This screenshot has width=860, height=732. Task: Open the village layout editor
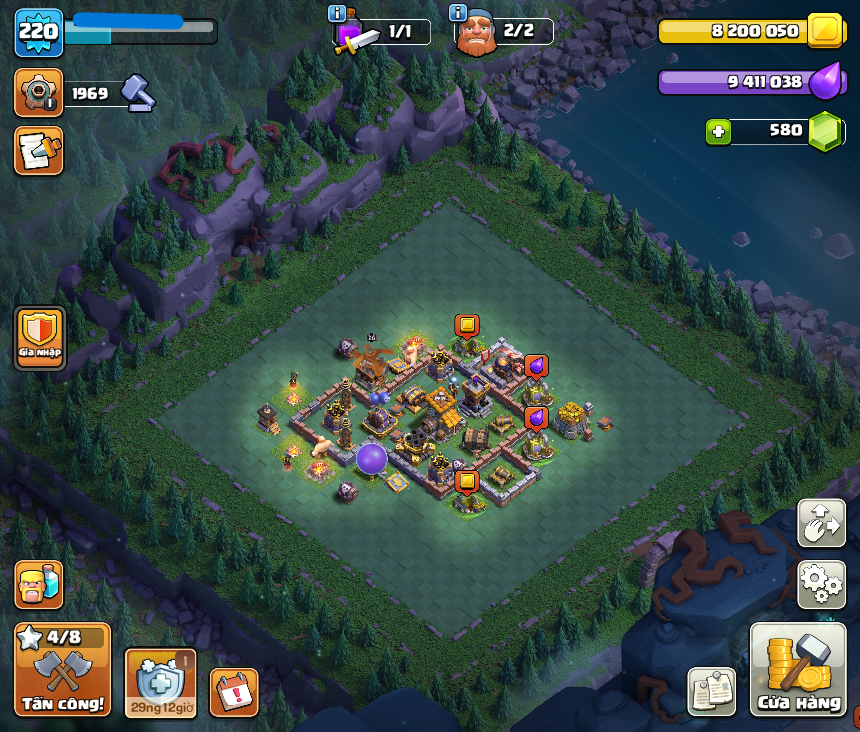click(821, 523)
